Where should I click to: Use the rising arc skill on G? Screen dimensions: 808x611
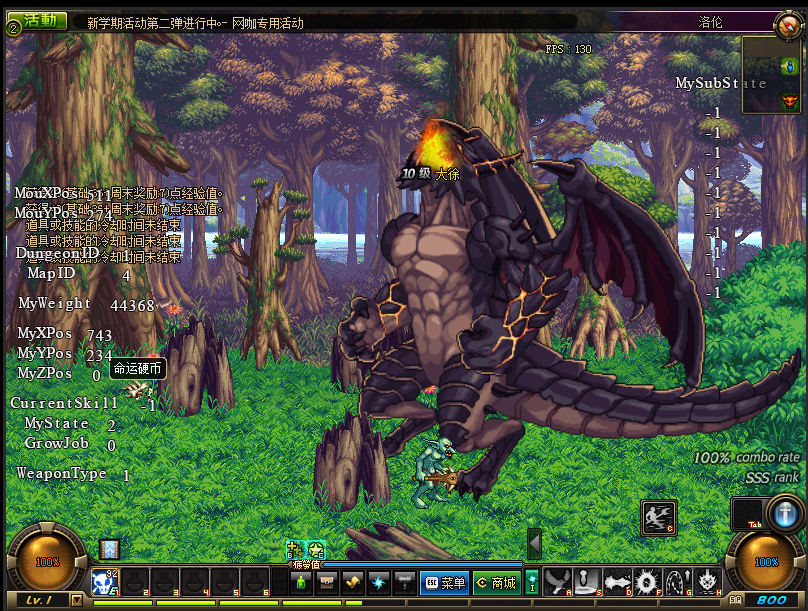(x=678, y=581)
